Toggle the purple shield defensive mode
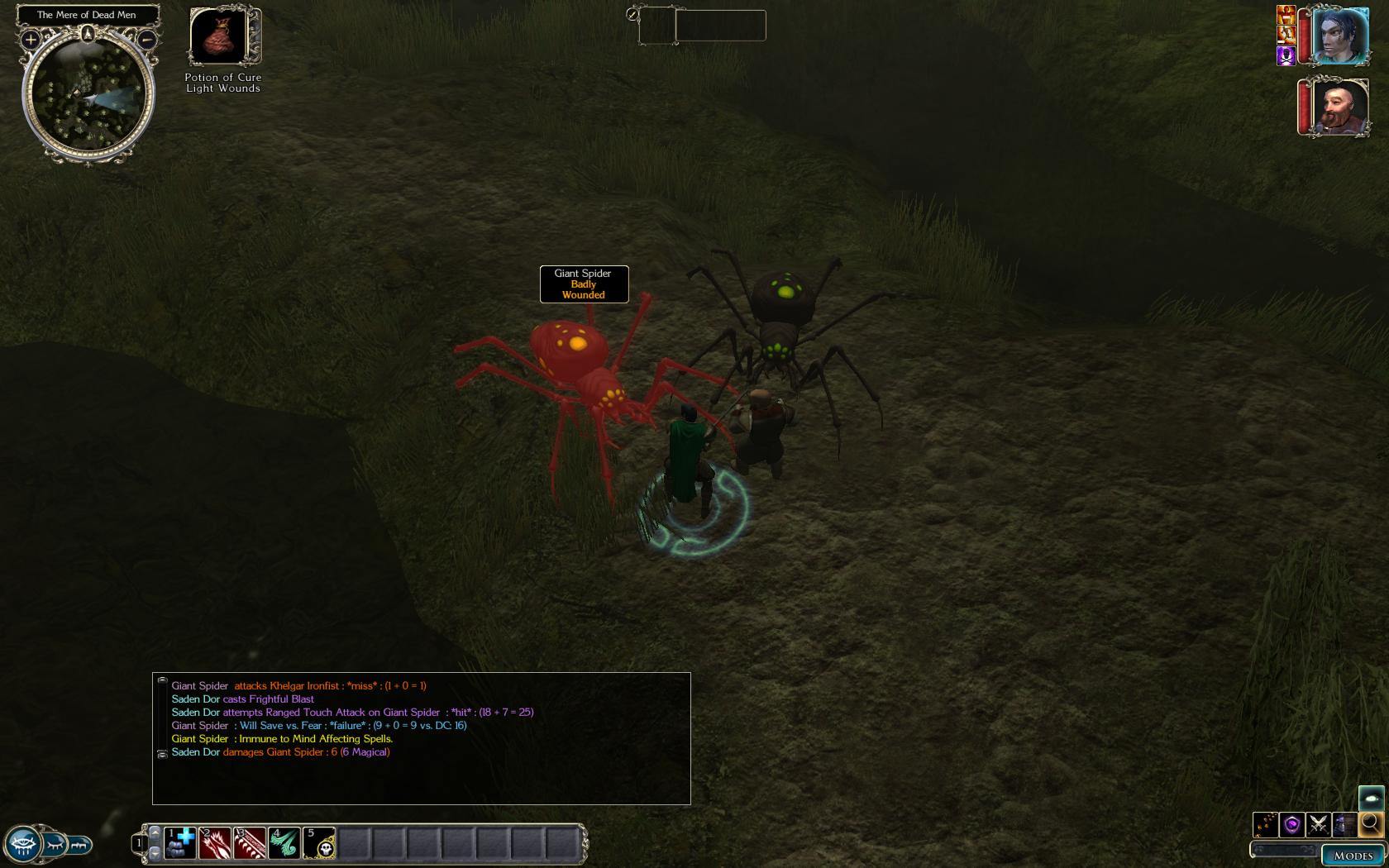Image resolution: width=1389 pixels, height=868 pixels. click(1291, 824)
